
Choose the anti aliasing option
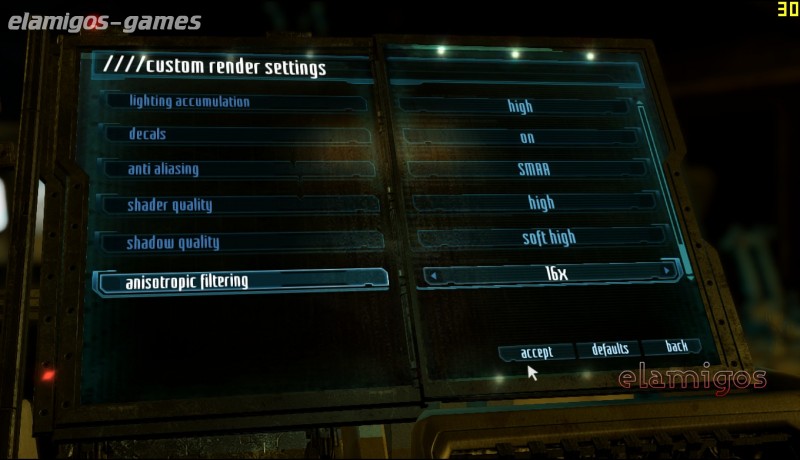pyautogui.click(x=240, y=169)
